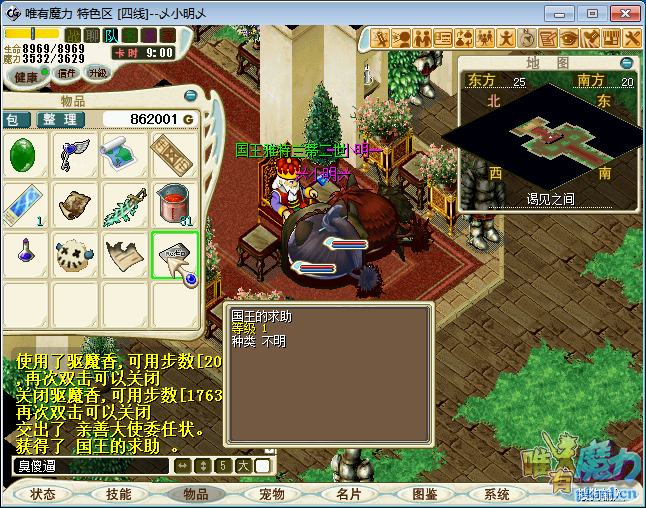Select the world map scroll item

(125, 155)
